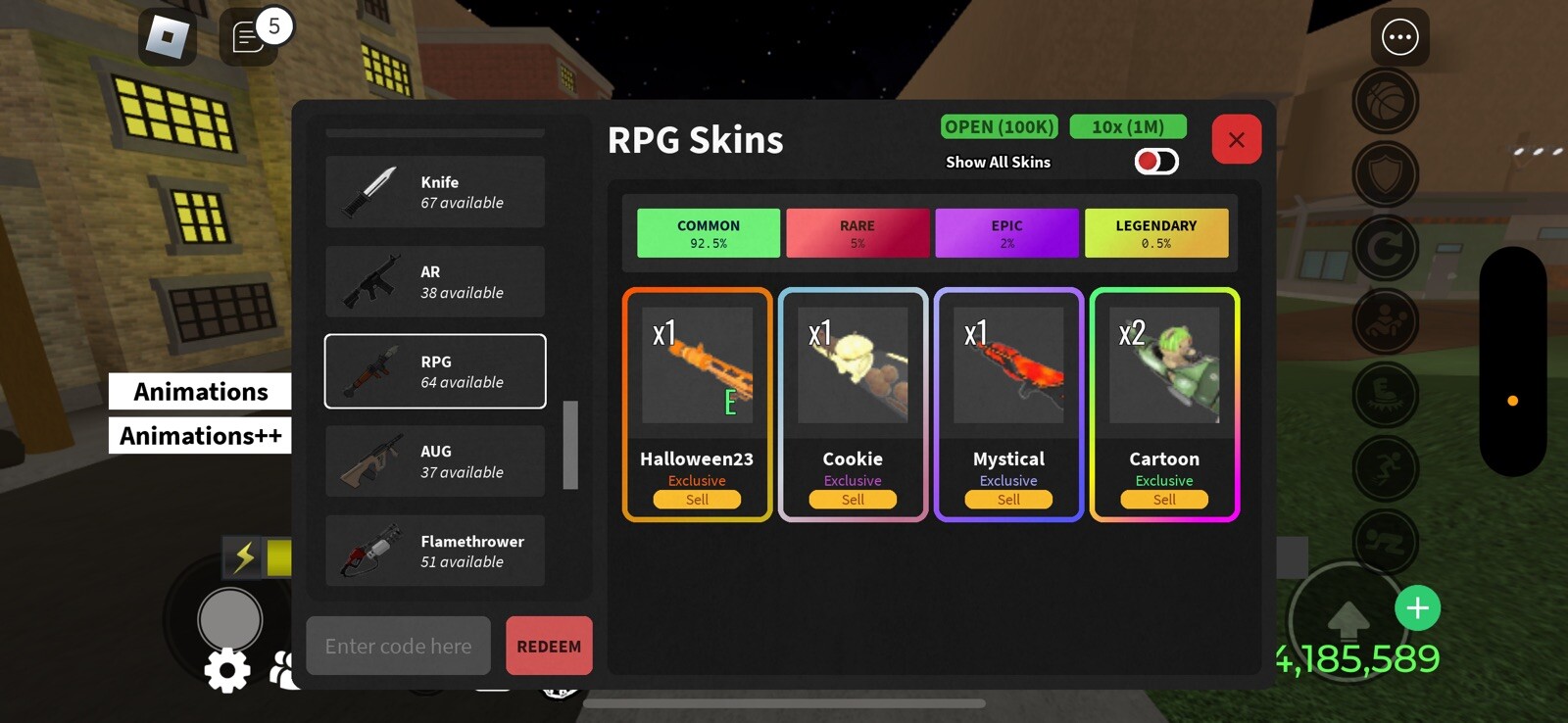Select the Flamethrower skins category
The height and width of the screenshot is (723, 1568).
pyautogui.click(x=434, y=551)
